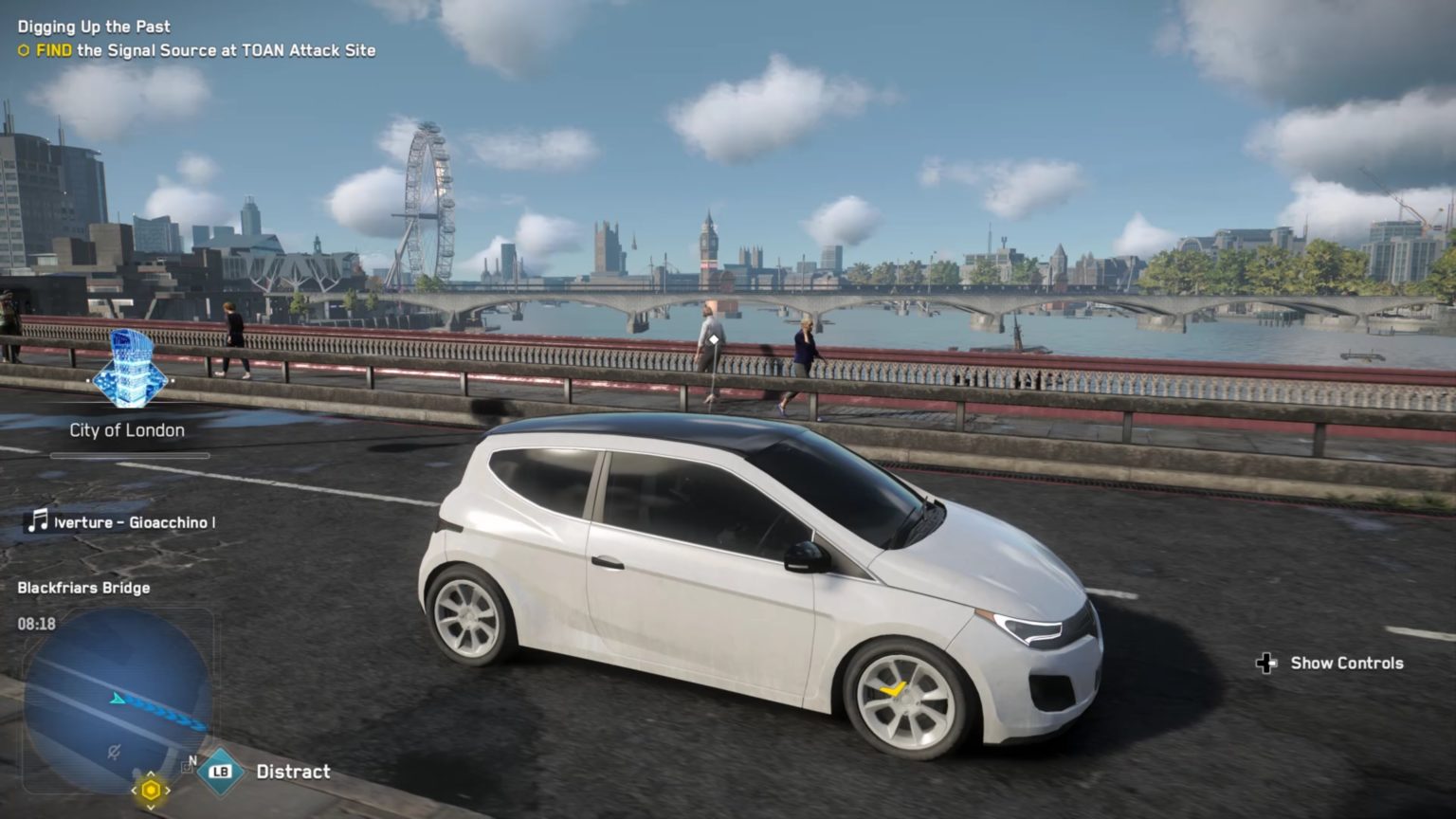This screenshot has height=819, width=1456.
Task: Open the Digging Up the Past mission title
Action: click(x=94, y=27)
